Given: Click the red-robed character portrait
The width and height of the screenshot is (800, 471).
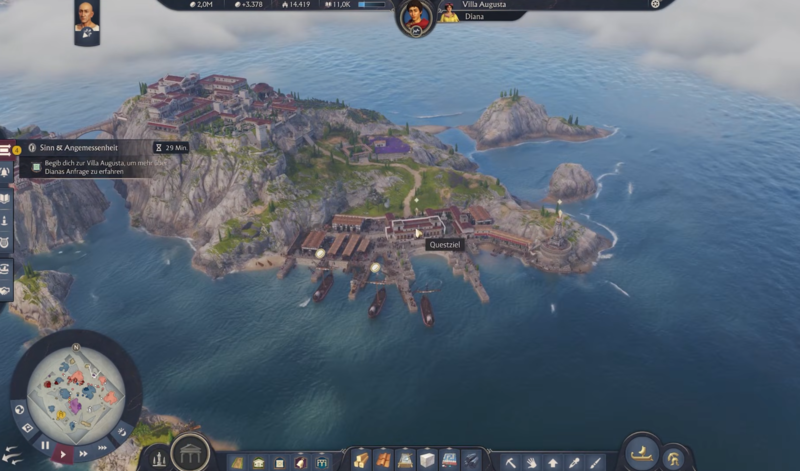Looking at the screenshot, I should (x=415, y=17).
